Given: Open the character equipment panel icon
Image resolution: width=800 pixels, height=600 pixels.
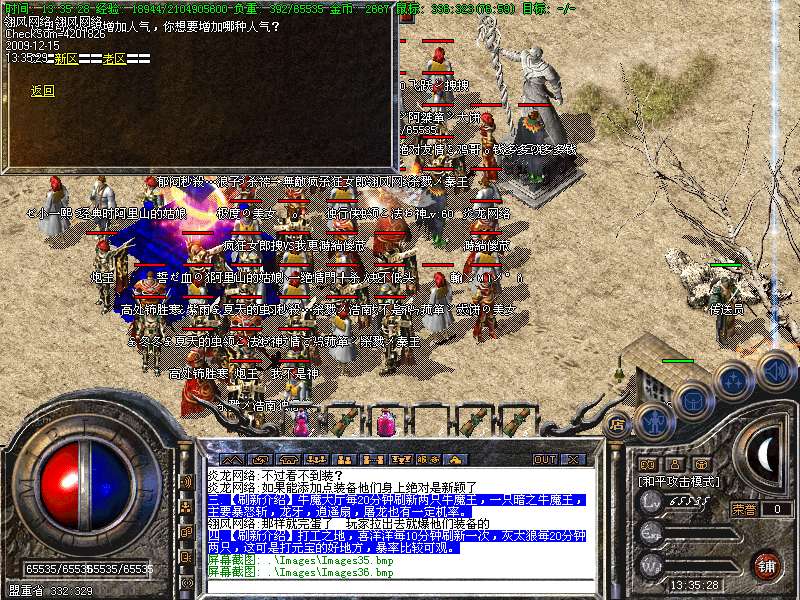Looking at the screenshot, I should point(654,419).
